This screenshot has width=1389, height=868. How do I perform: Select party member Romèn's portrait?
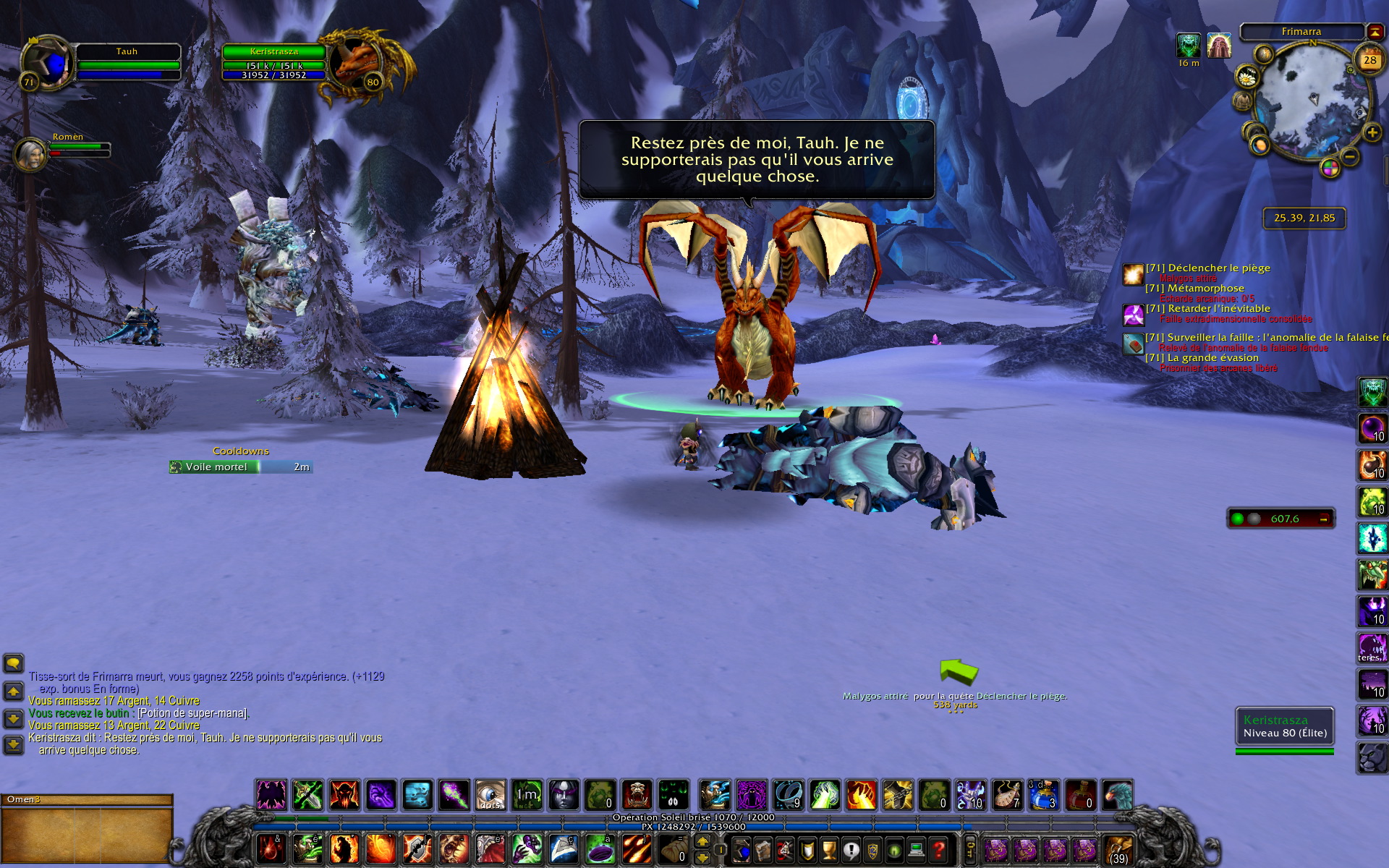[x=31, y=154]
